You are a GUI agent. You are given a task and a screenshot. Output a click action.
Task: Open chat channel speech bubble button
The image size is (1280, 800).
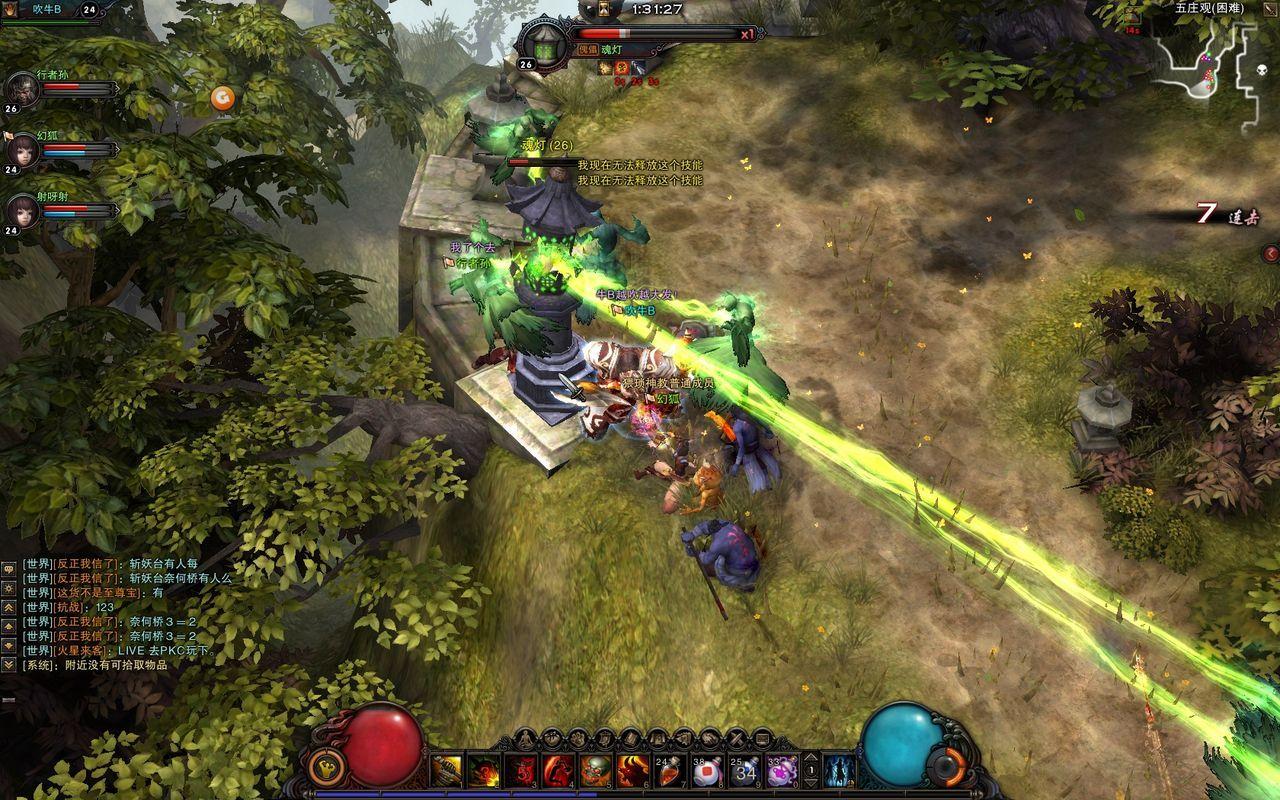pos(8,567)
